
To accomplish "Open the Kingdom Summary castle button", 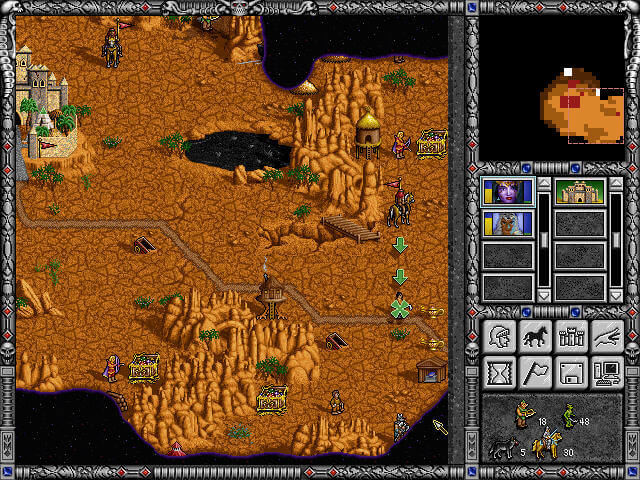I will [x=570, y=337].
